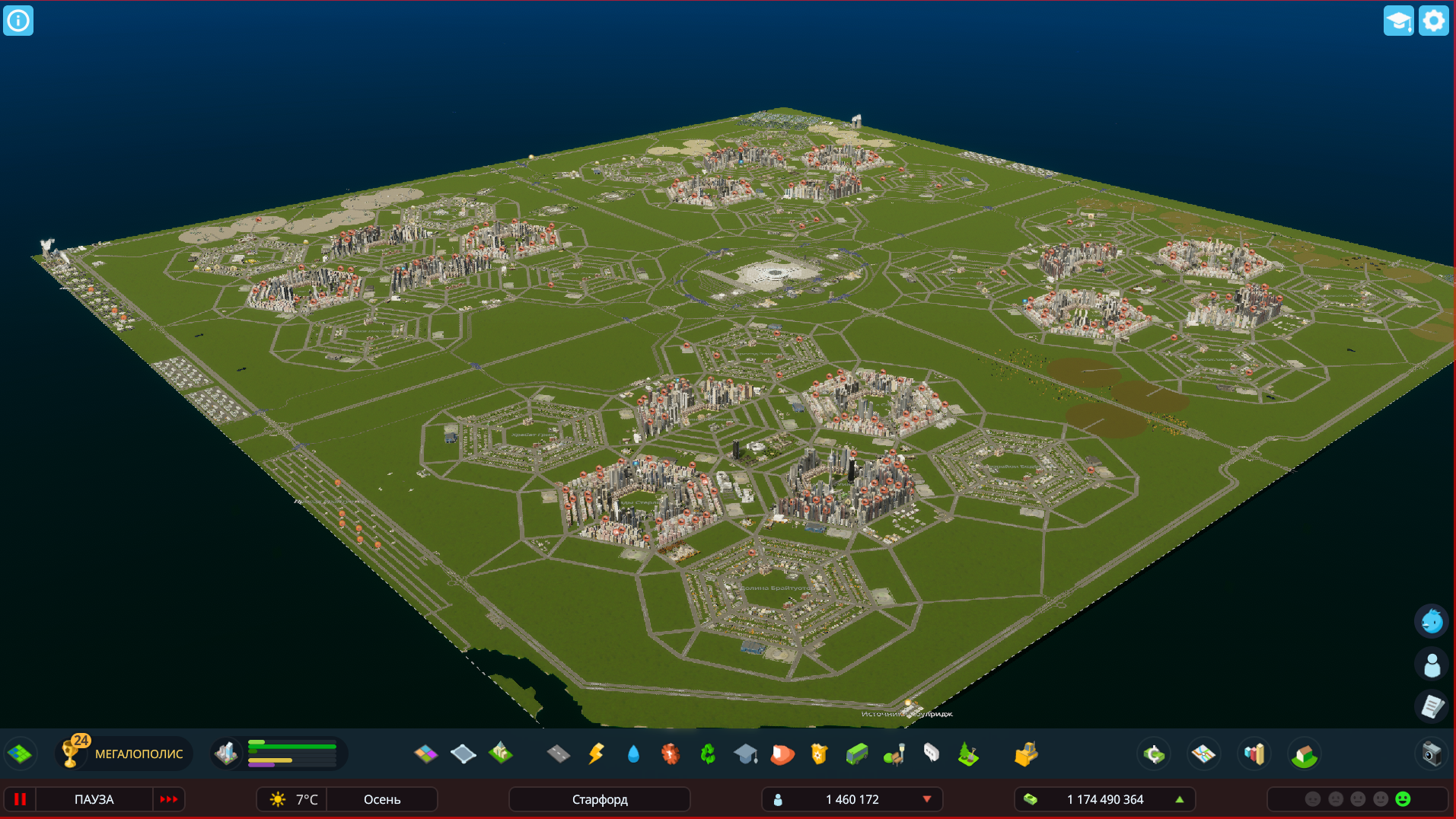Select the green recycling garbage menu

(708, 754)
